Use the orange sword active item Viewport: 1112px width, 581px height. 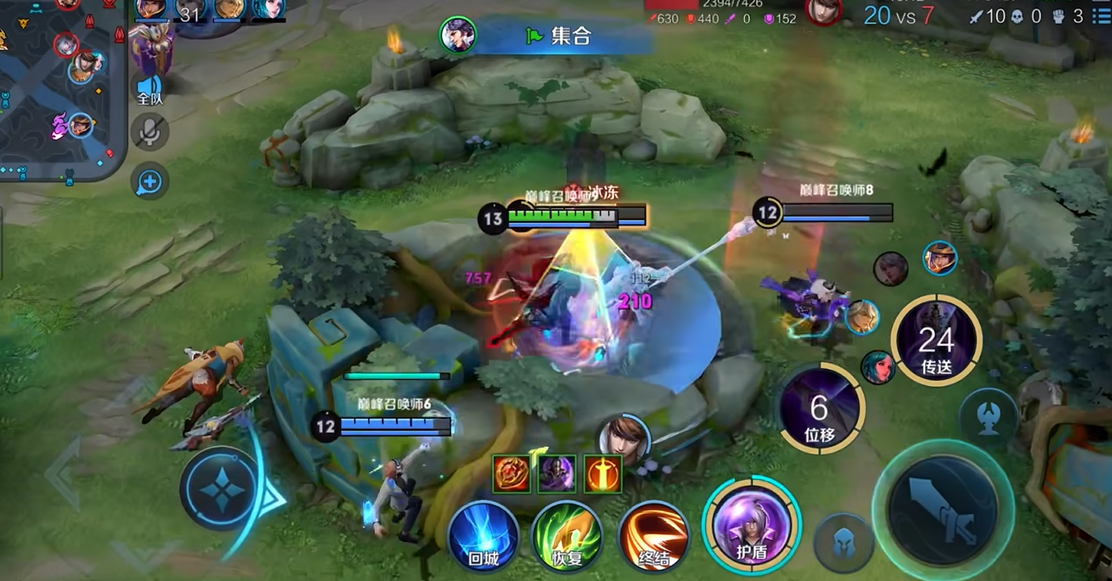(x=603, y=473)
